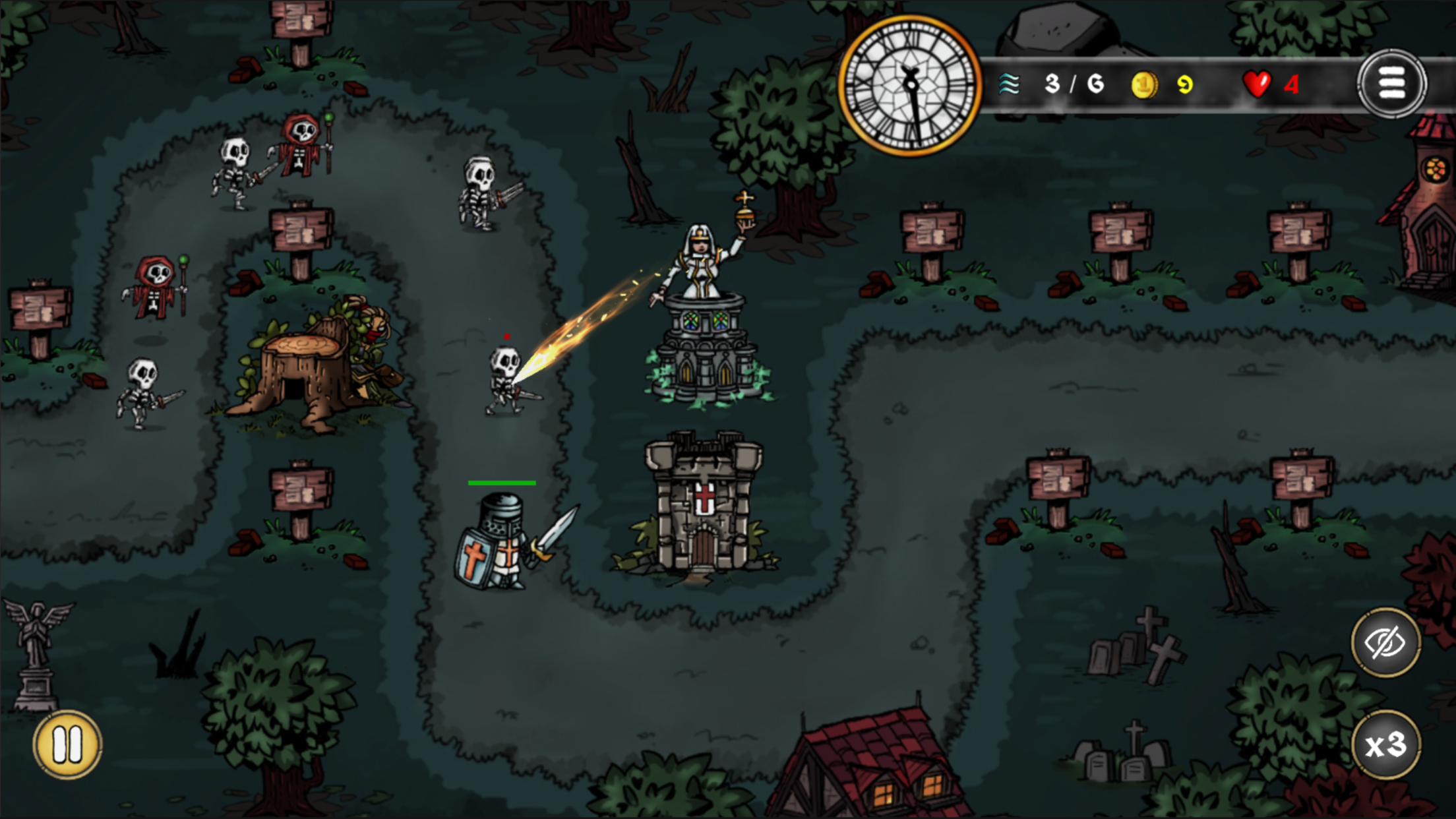Toggle the crossed-out eye visibility button
The width and height of the screenshot is (1456, 819).
(1385, 642)
